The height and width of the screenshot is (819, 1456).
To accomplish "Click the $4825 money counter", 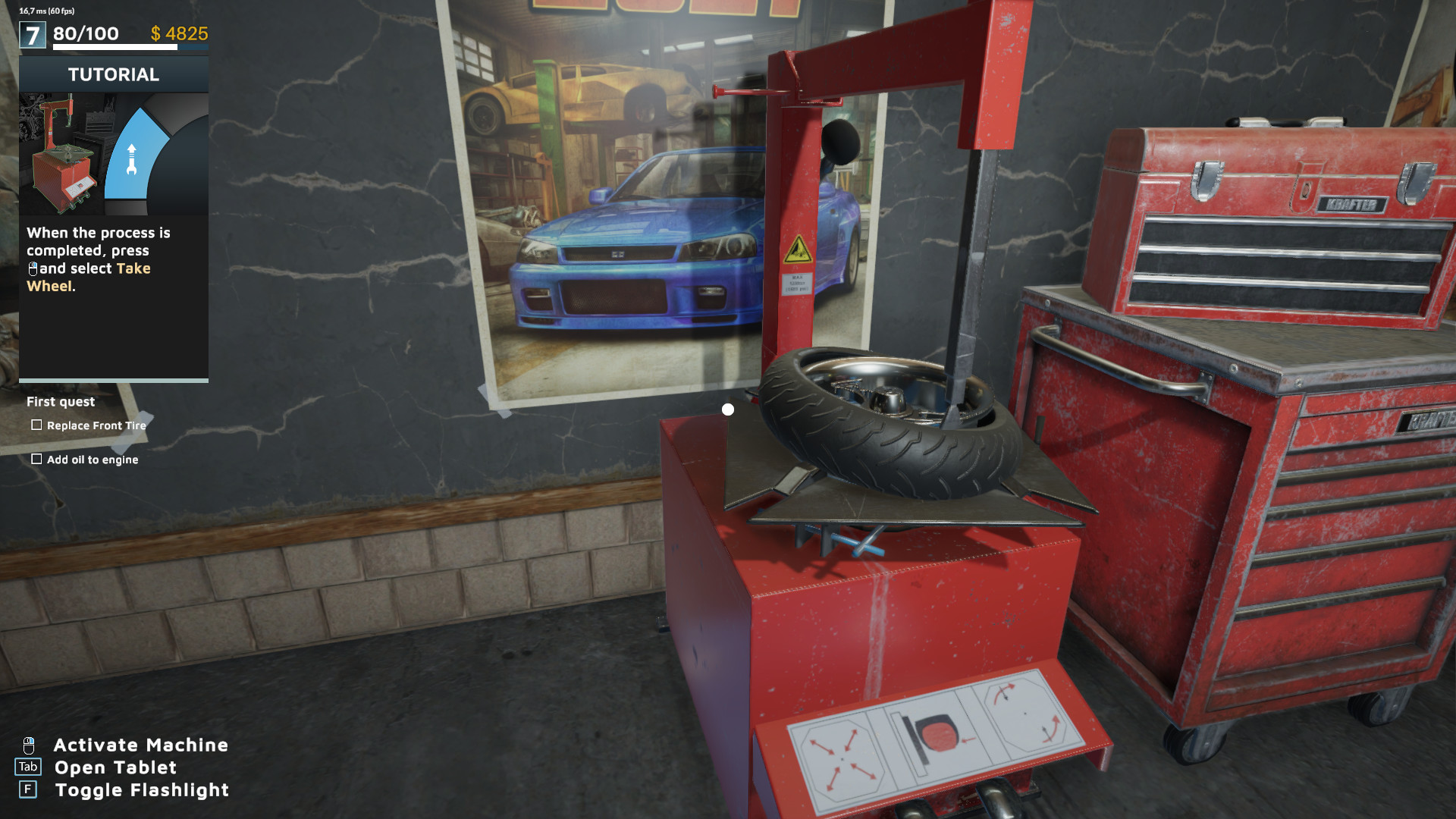I will click(x=180, y=33).
